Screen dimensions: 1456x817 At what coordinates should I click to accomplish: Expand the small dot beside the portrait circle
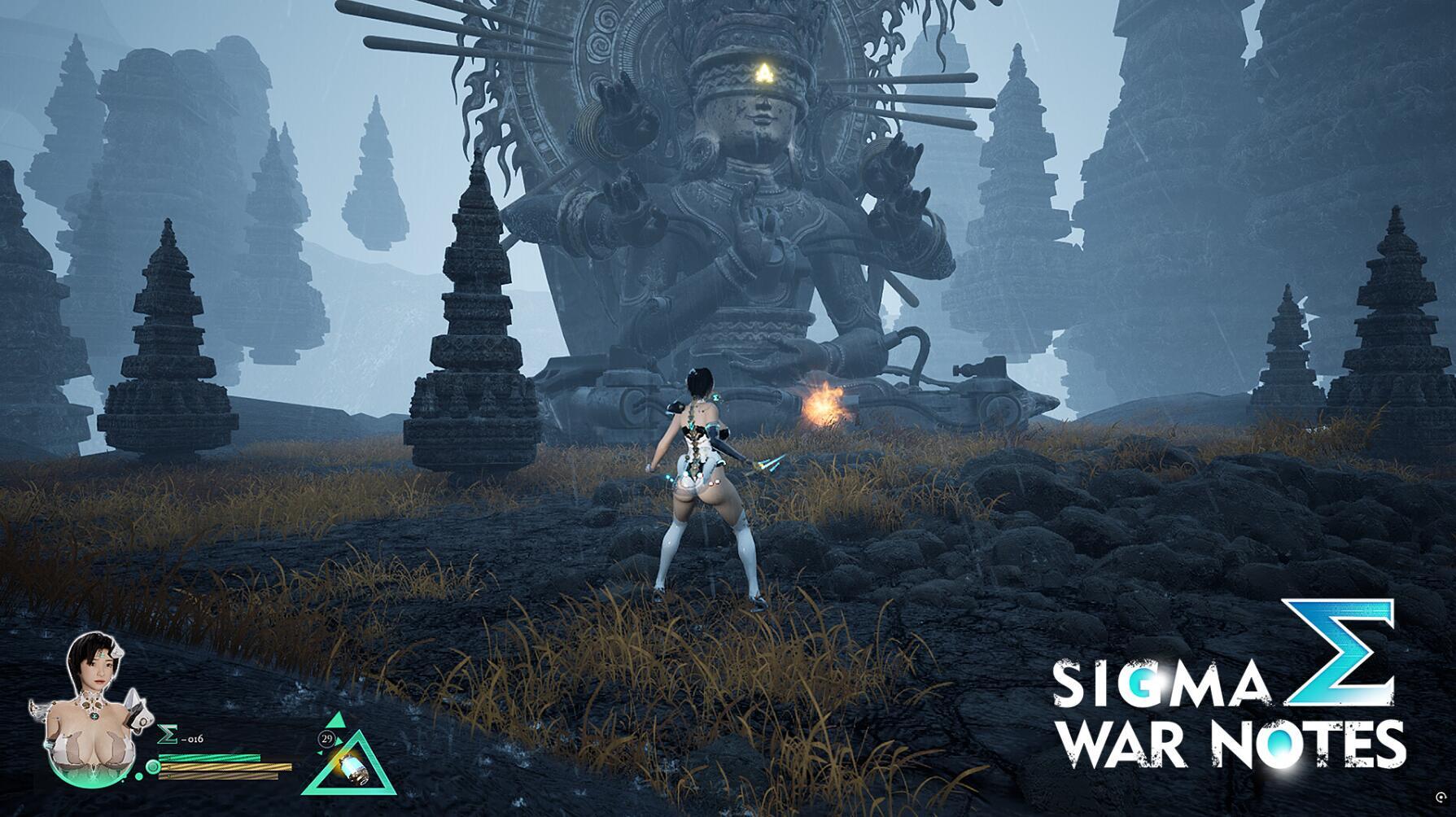tap(140, 775)
